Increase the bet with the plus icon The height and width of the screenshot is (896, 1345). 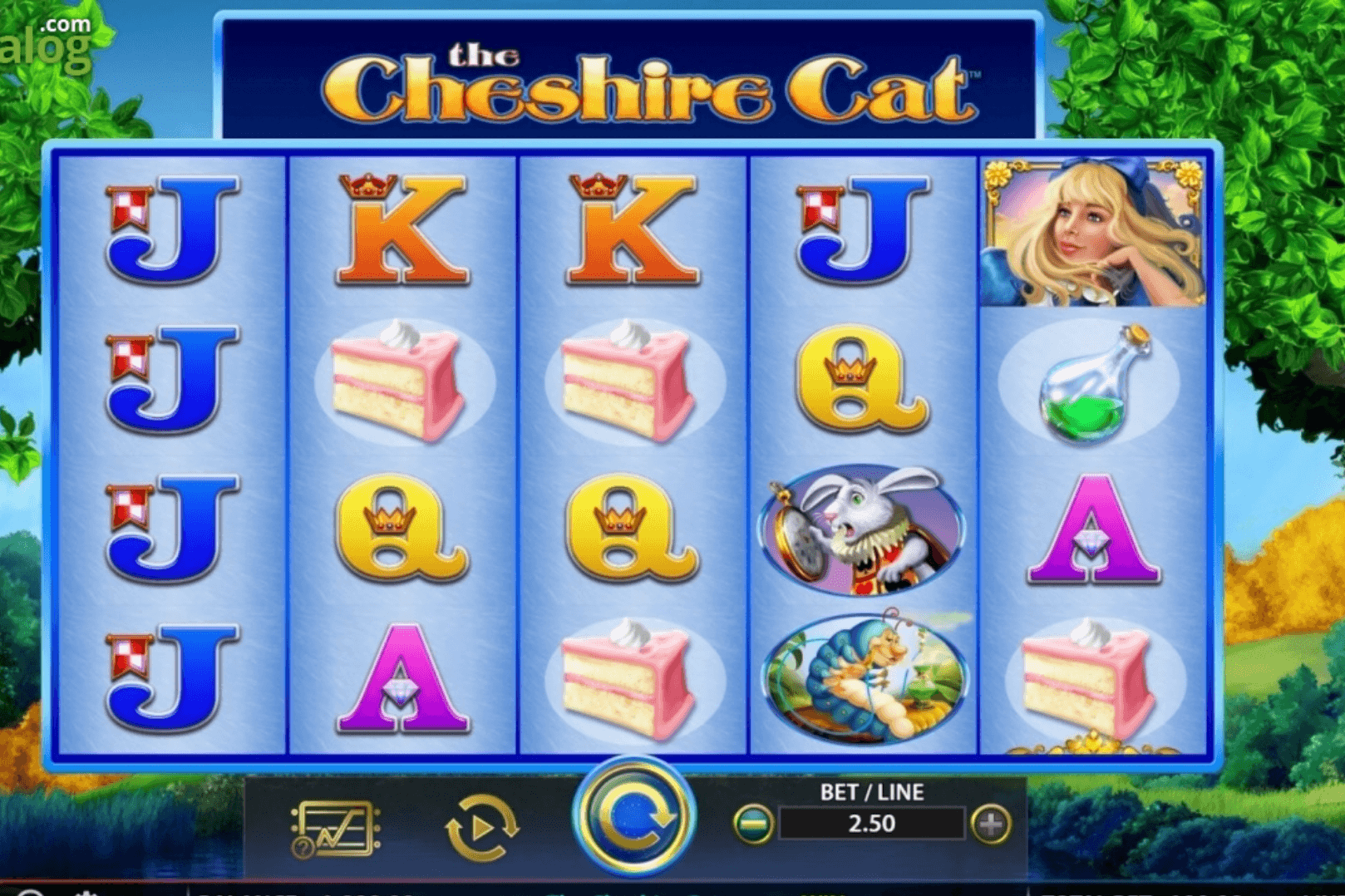point(988,825)
